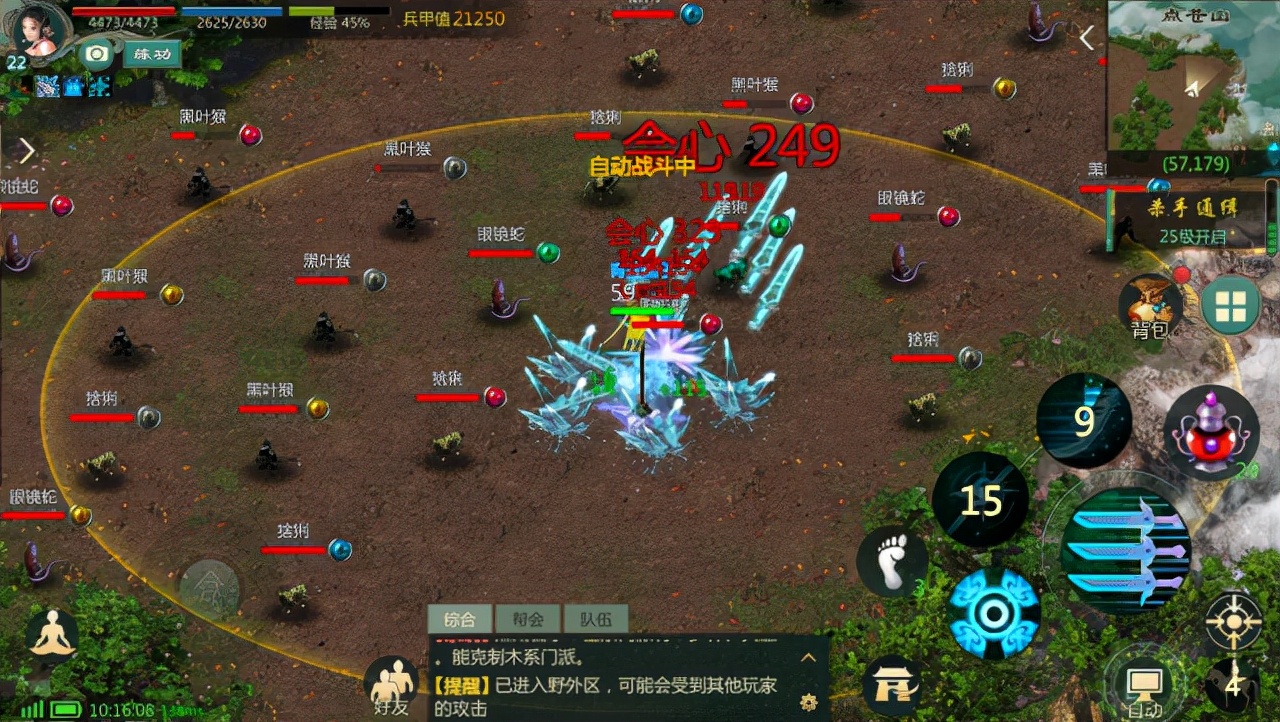Open chat settings via the gear toggle
Image resolution: width=1280 pixels, height=722 pixels.
[807, 702]
